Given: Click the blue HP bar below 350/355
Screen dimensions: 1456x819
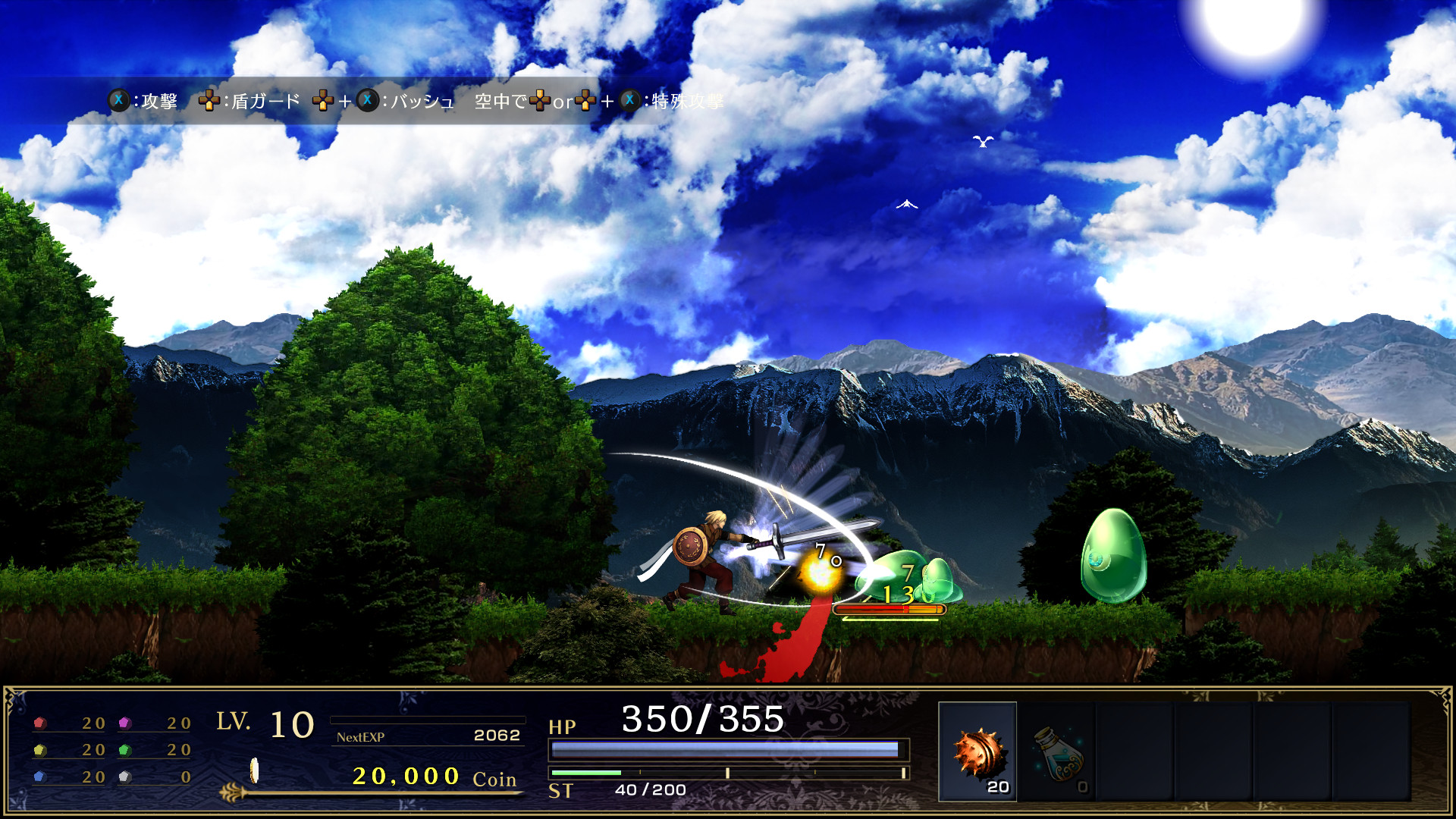Looking at the screenshot, I should pos(726,748).
